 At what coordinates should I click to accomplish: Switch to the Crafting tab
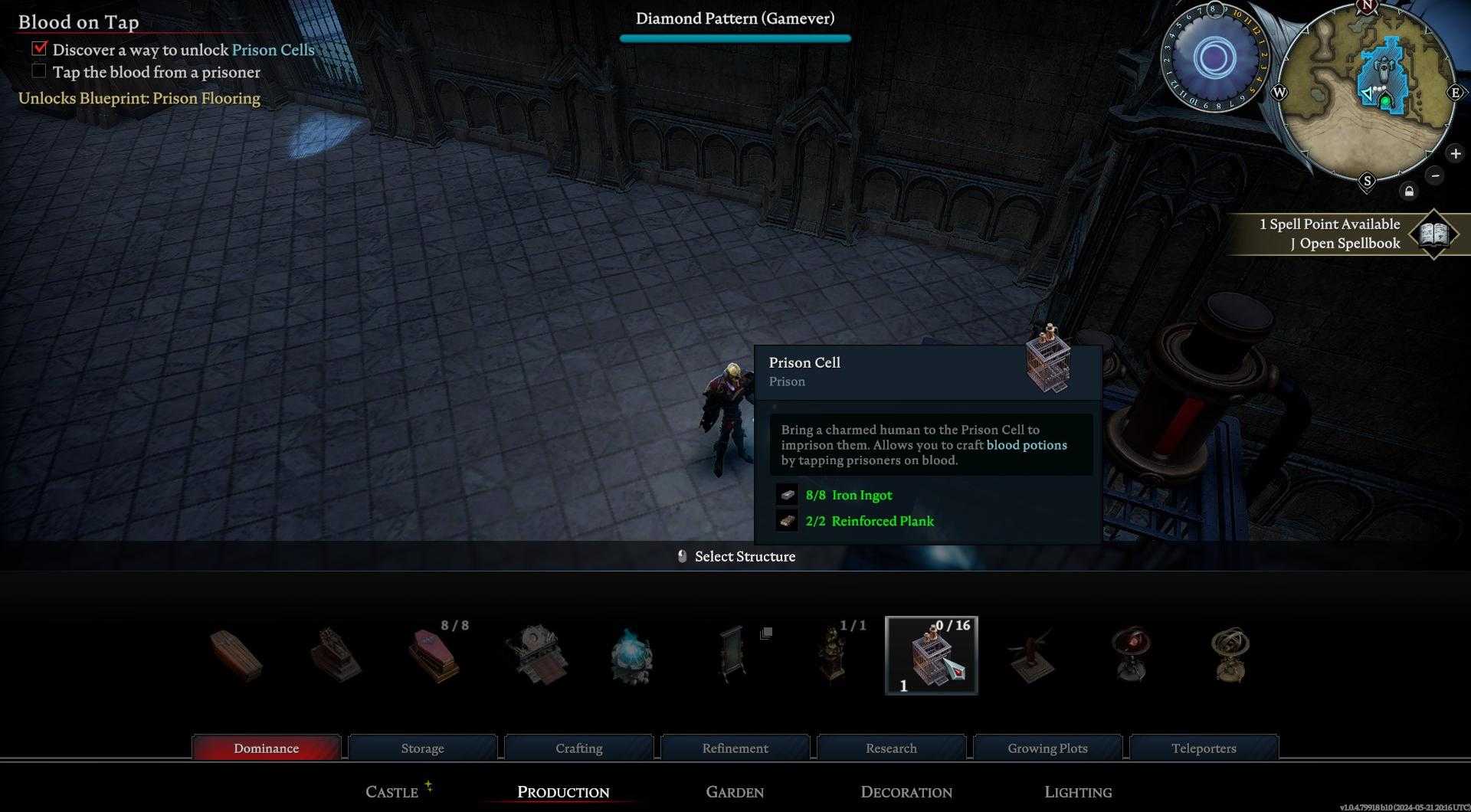point(578,748)
